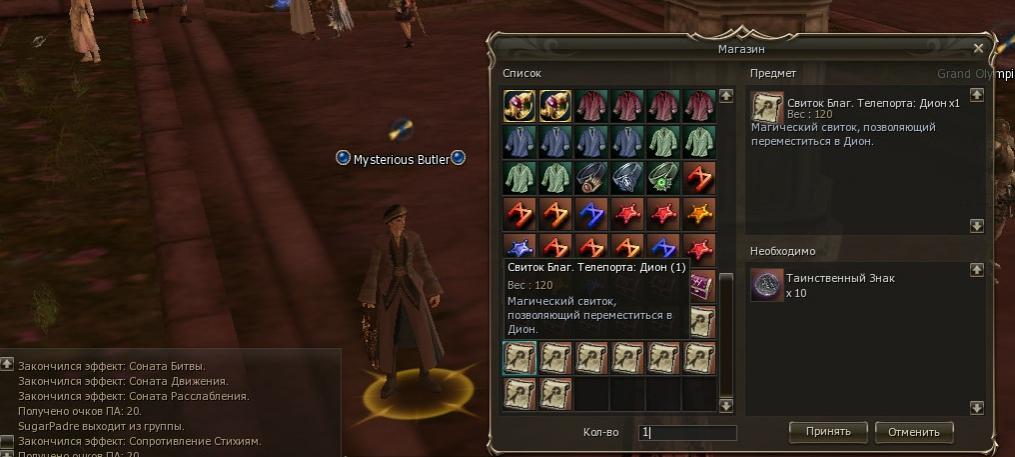Image resolution: width=1015 pixels, height=457 pixels.
Task: Select the orange star rune item
Action: tap(700, 212)
